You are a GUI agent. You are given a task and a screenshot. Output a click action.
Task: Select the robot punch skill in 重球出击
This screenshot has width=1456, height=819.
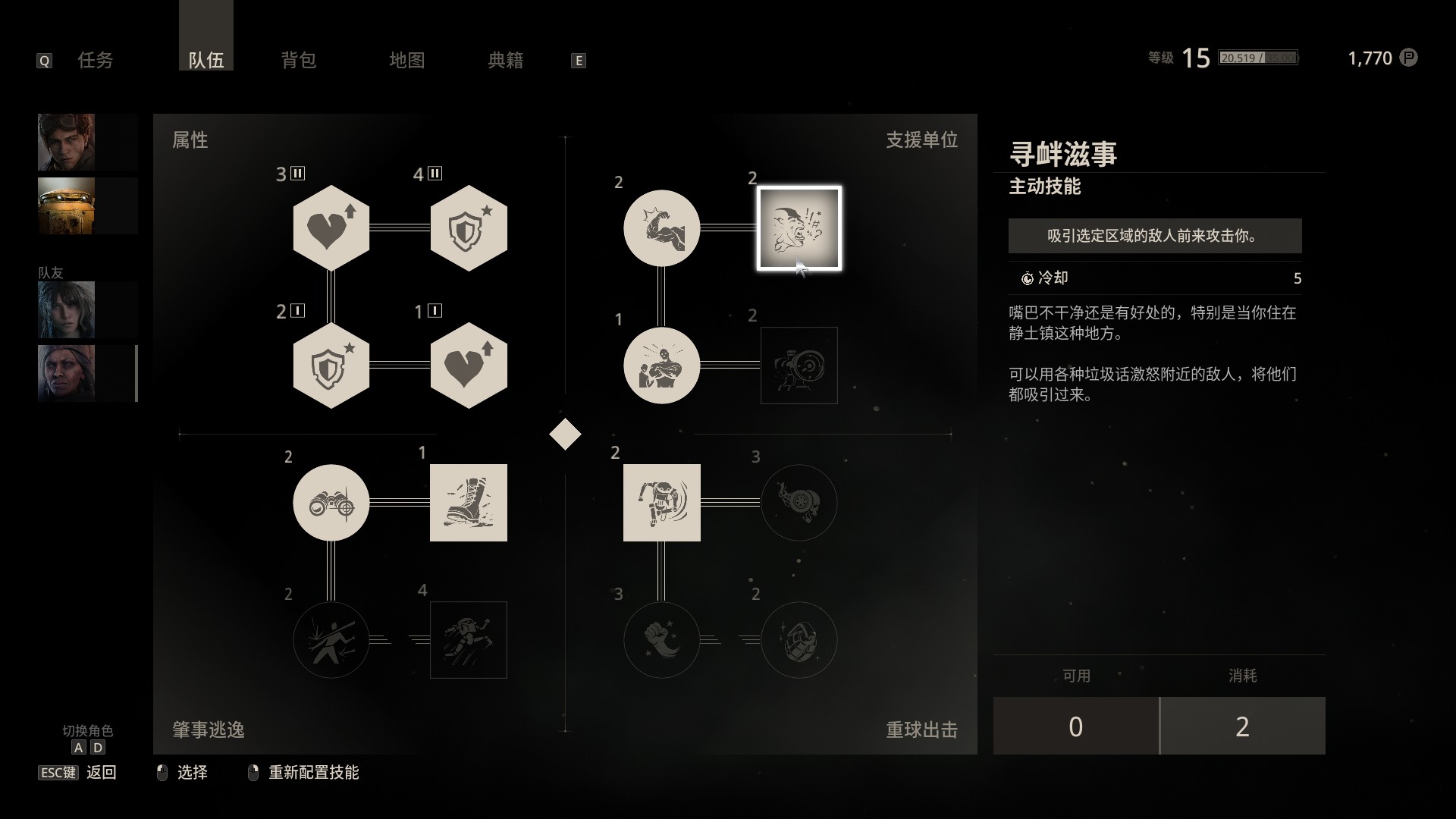pyautogui.click(x=661, y=503)
